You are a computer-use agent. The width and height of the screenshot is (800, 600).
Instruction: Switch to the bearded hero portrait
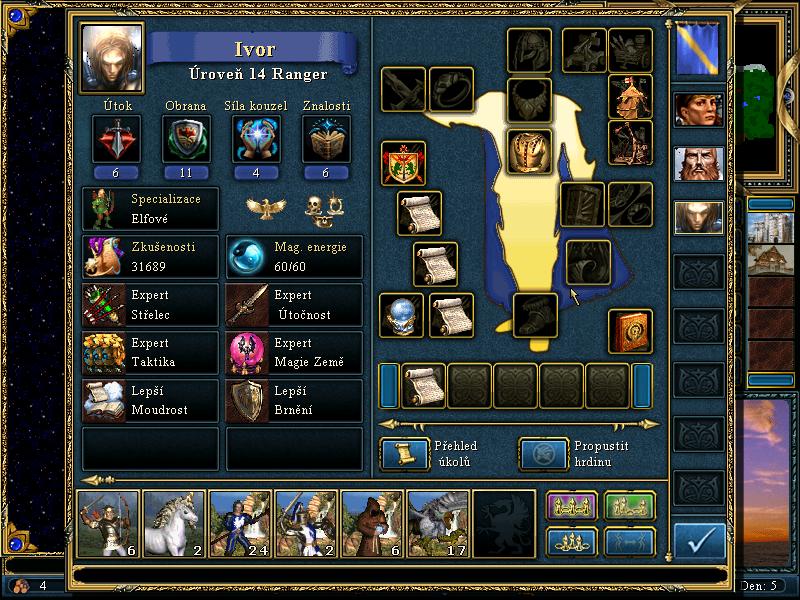698,163
